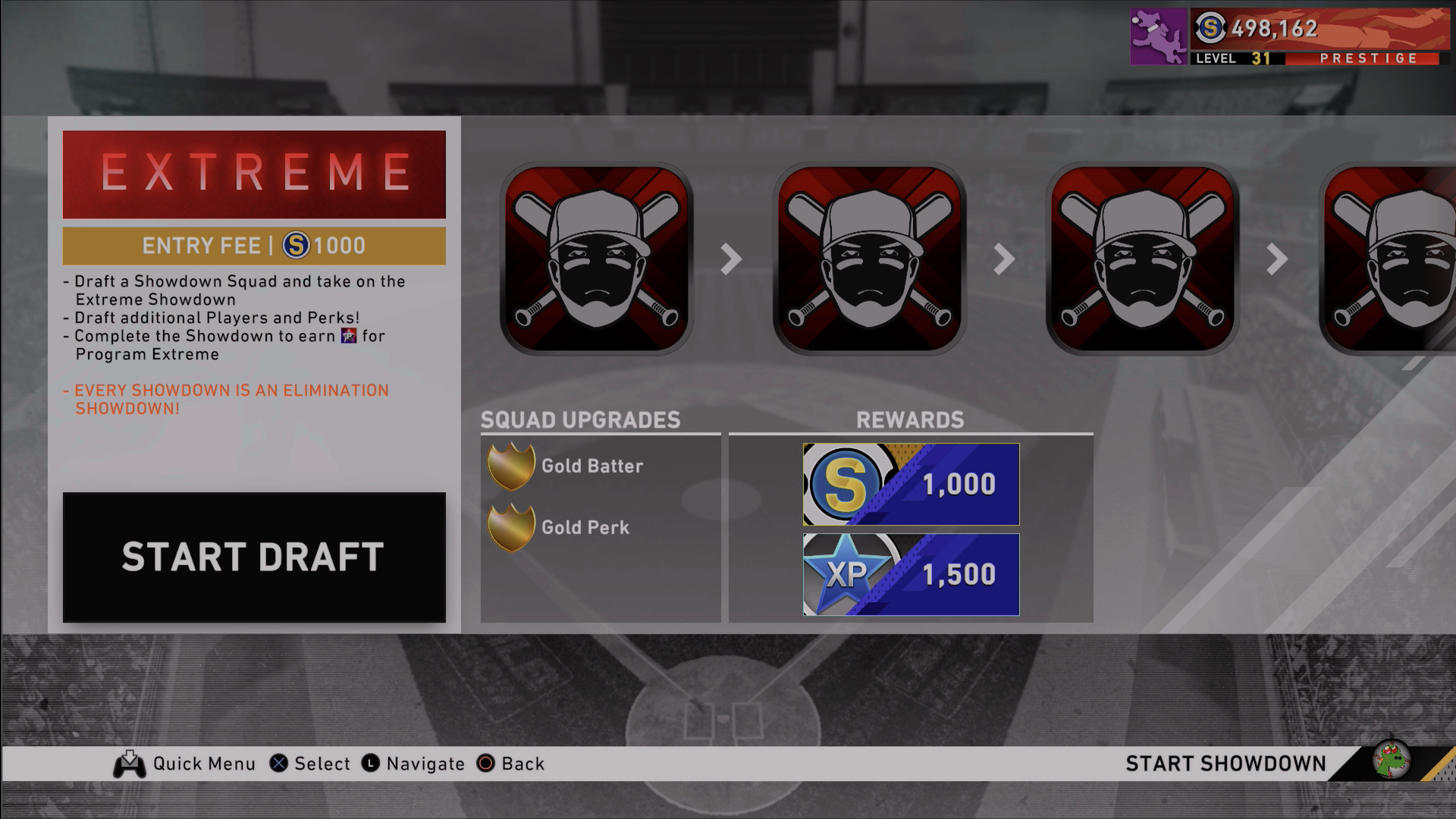Select the Gold Batter squad upgrade

point(566,466)
